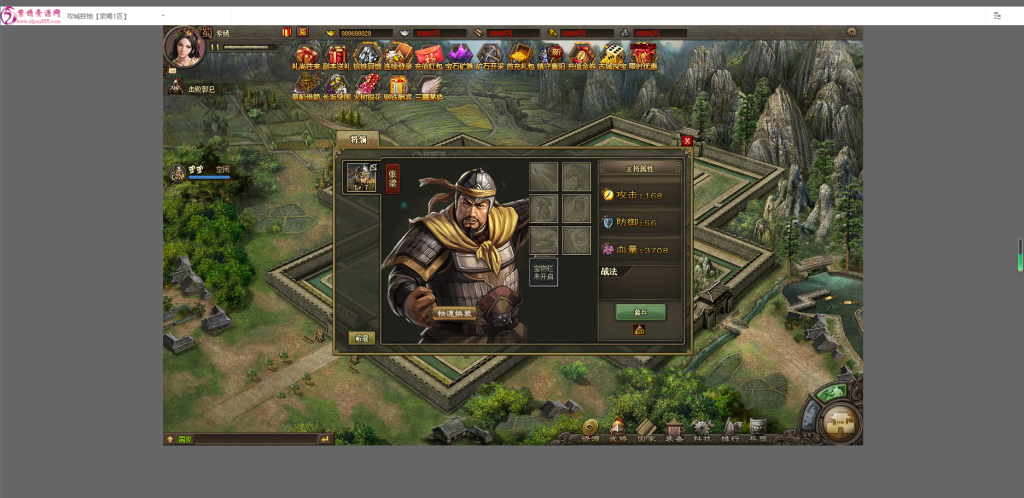Open the 古城探宝 dice event icon

click(612, 54)
